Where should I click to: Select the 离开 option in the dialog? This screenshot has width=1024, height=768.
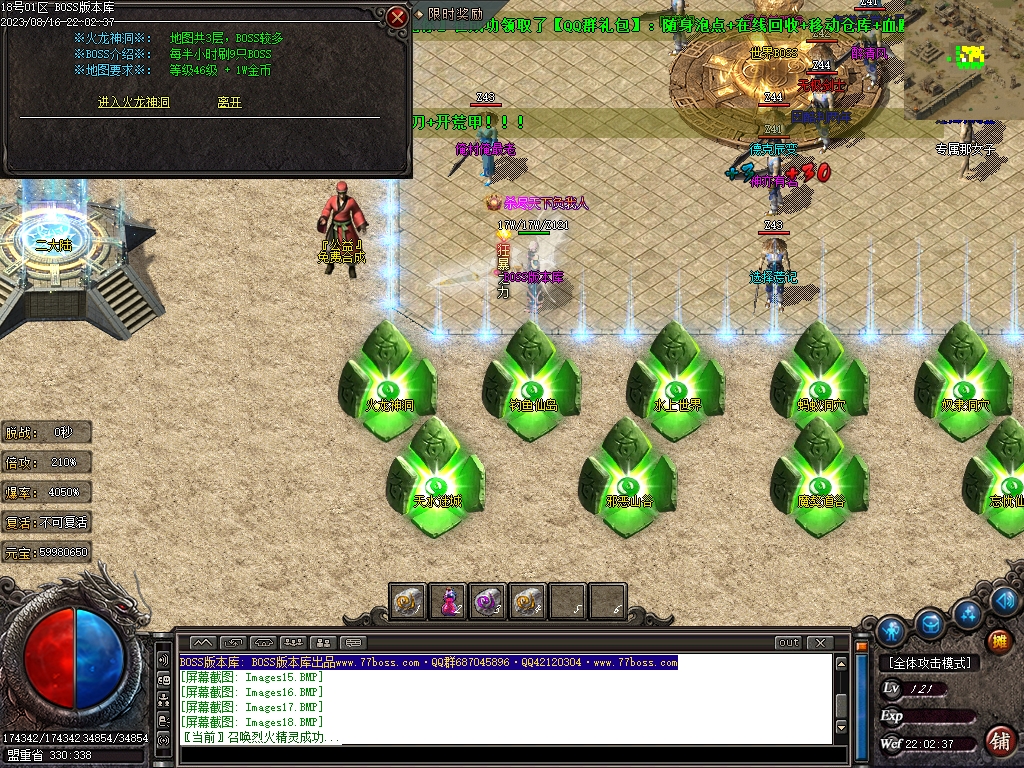click(229, 102)
